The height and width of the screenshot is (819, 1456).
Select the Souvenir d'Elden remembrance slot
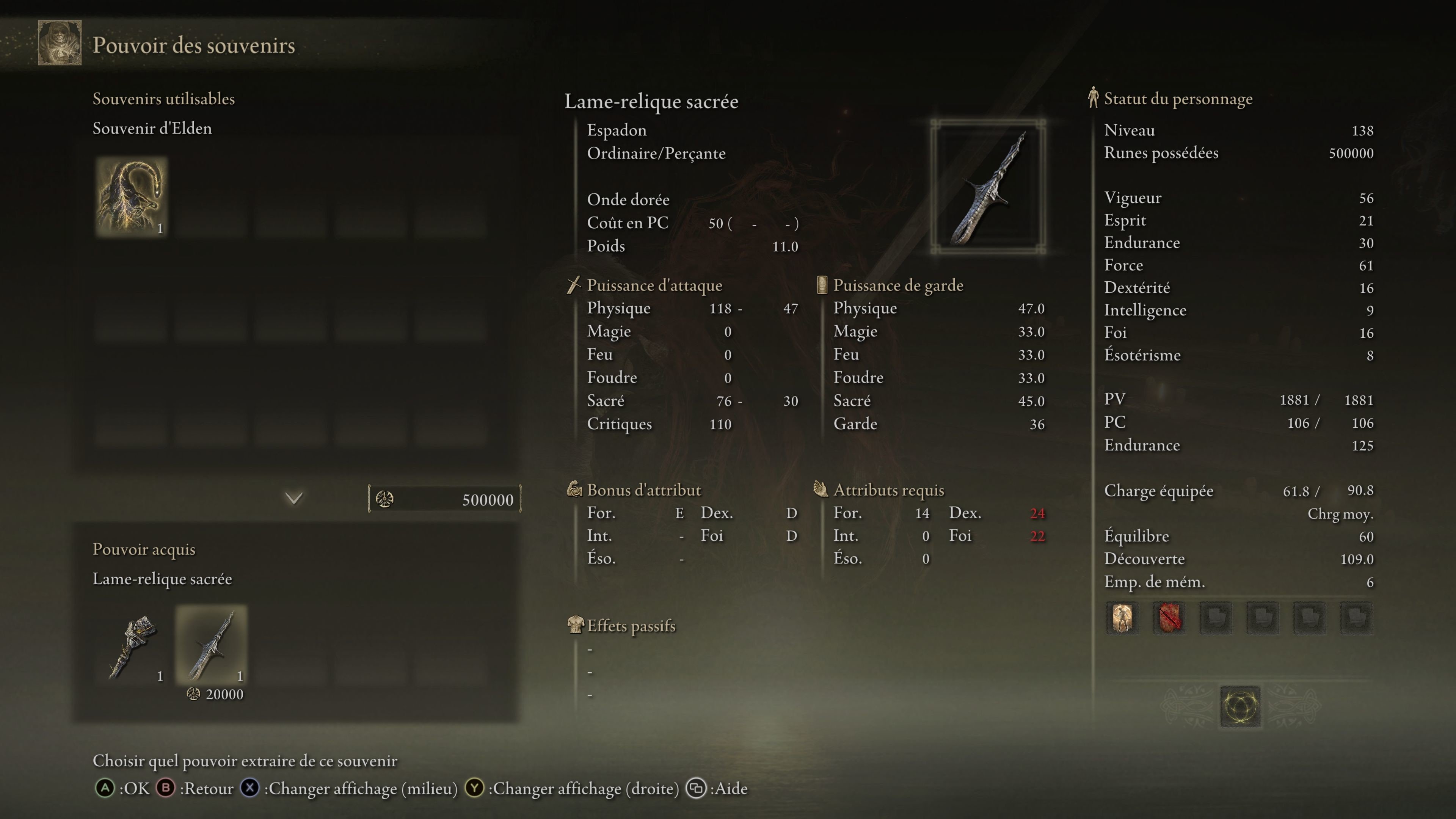pyautogui.click(x=131, y=196)
